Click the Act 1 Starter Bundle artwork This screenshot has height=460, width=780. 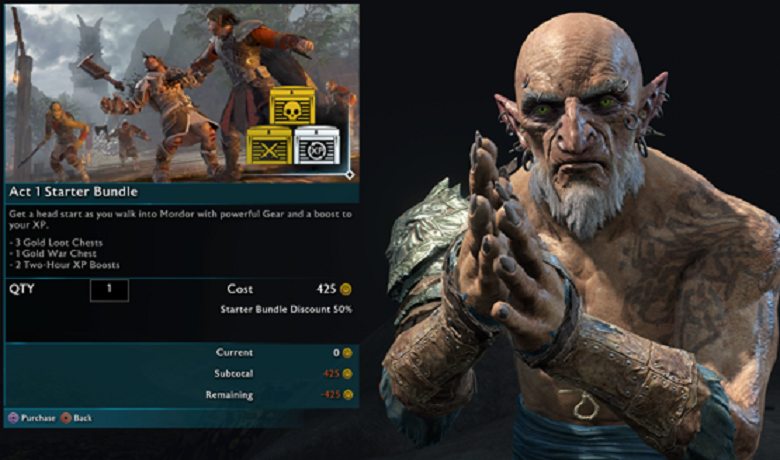(180, 93)
